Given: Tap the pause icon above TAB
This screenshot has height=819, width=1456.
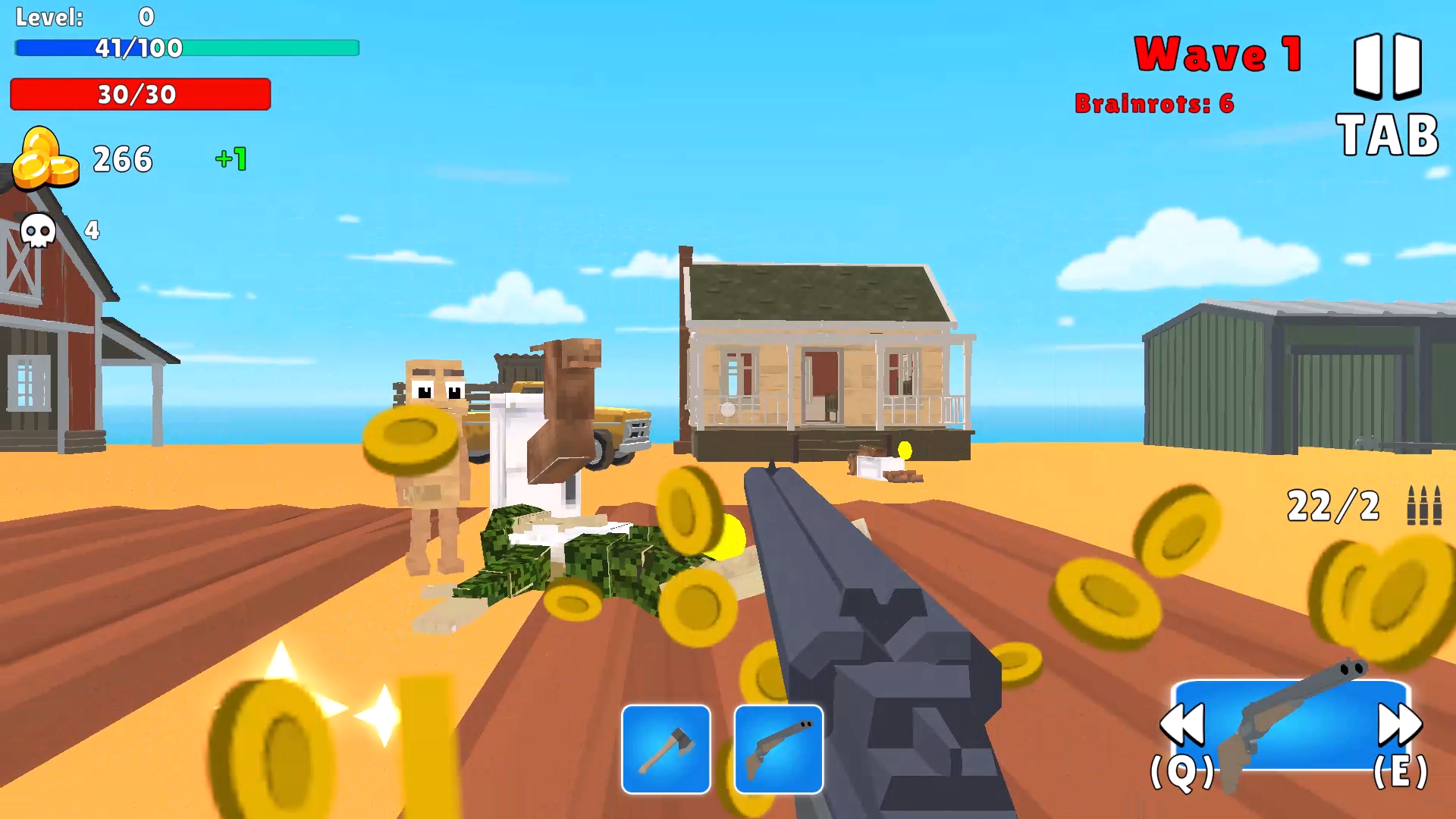Looking at the screenshot, I should click(1385, 64).
